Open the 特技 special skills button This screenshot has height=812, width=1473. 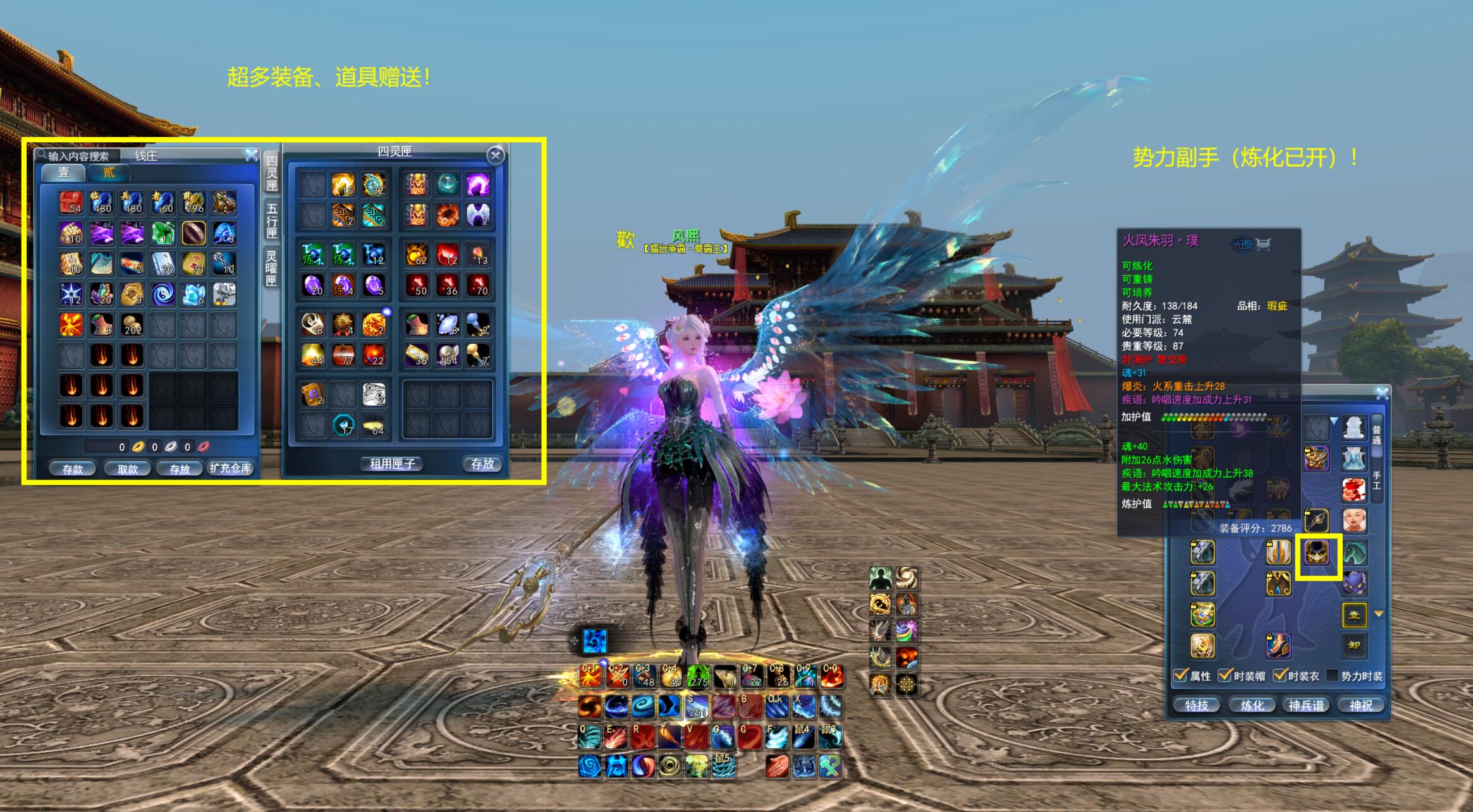(1197, 705)
